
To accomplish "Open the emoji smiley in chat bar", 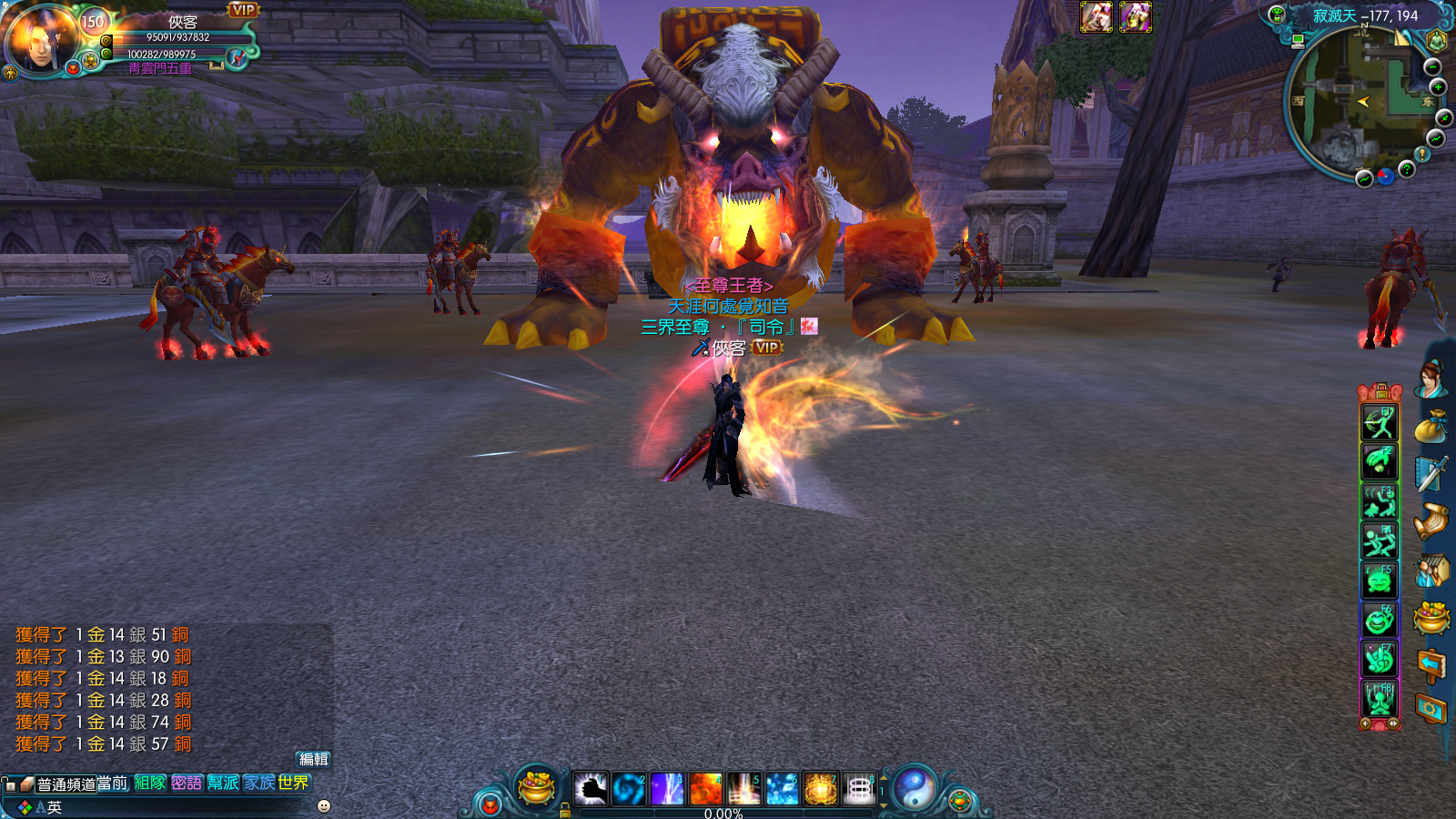I will point(324,806).
